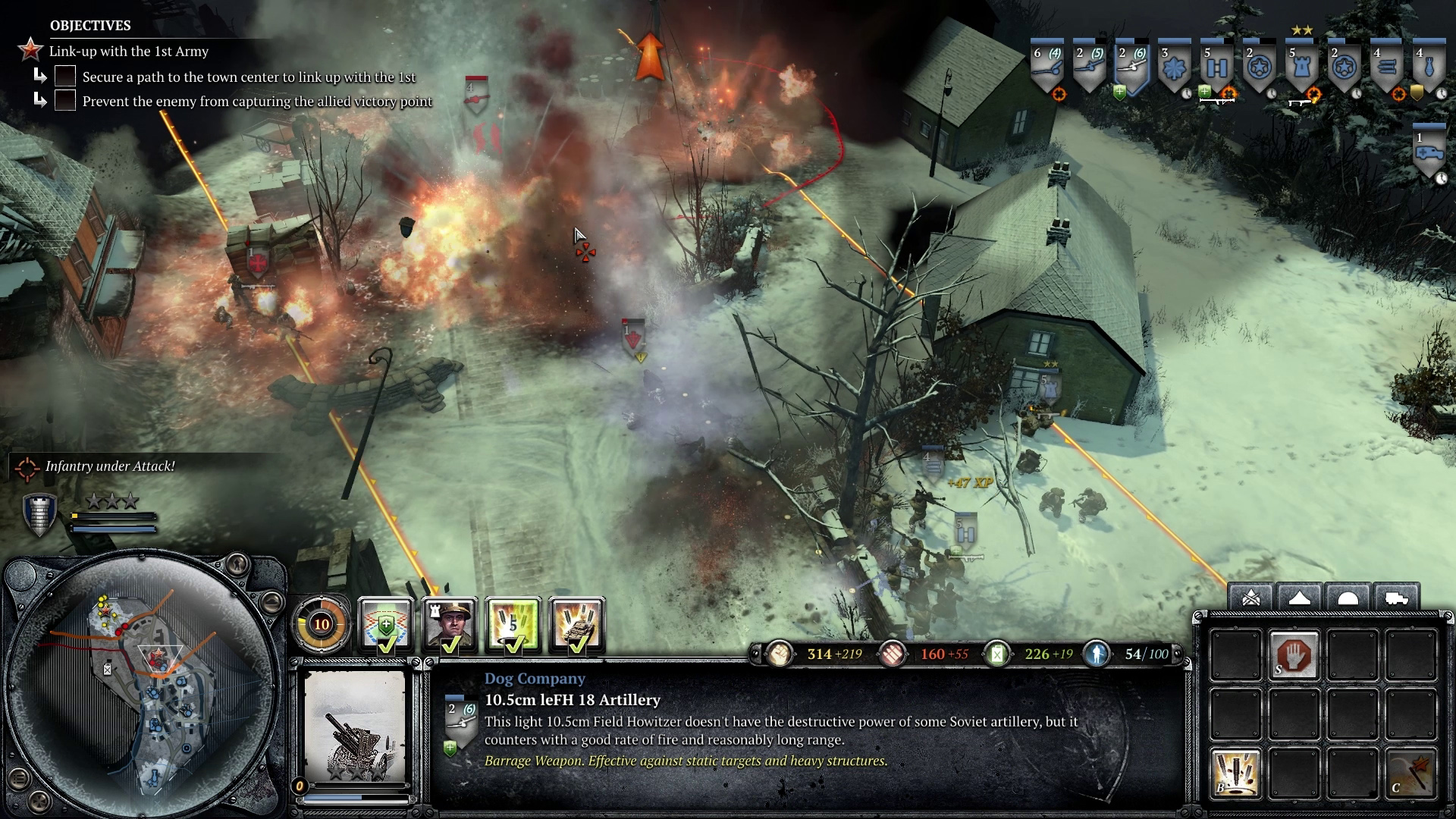Click the Infantry under Attack alert
The height and width of the screenshot is (819, 1456).
coord(109,466)
